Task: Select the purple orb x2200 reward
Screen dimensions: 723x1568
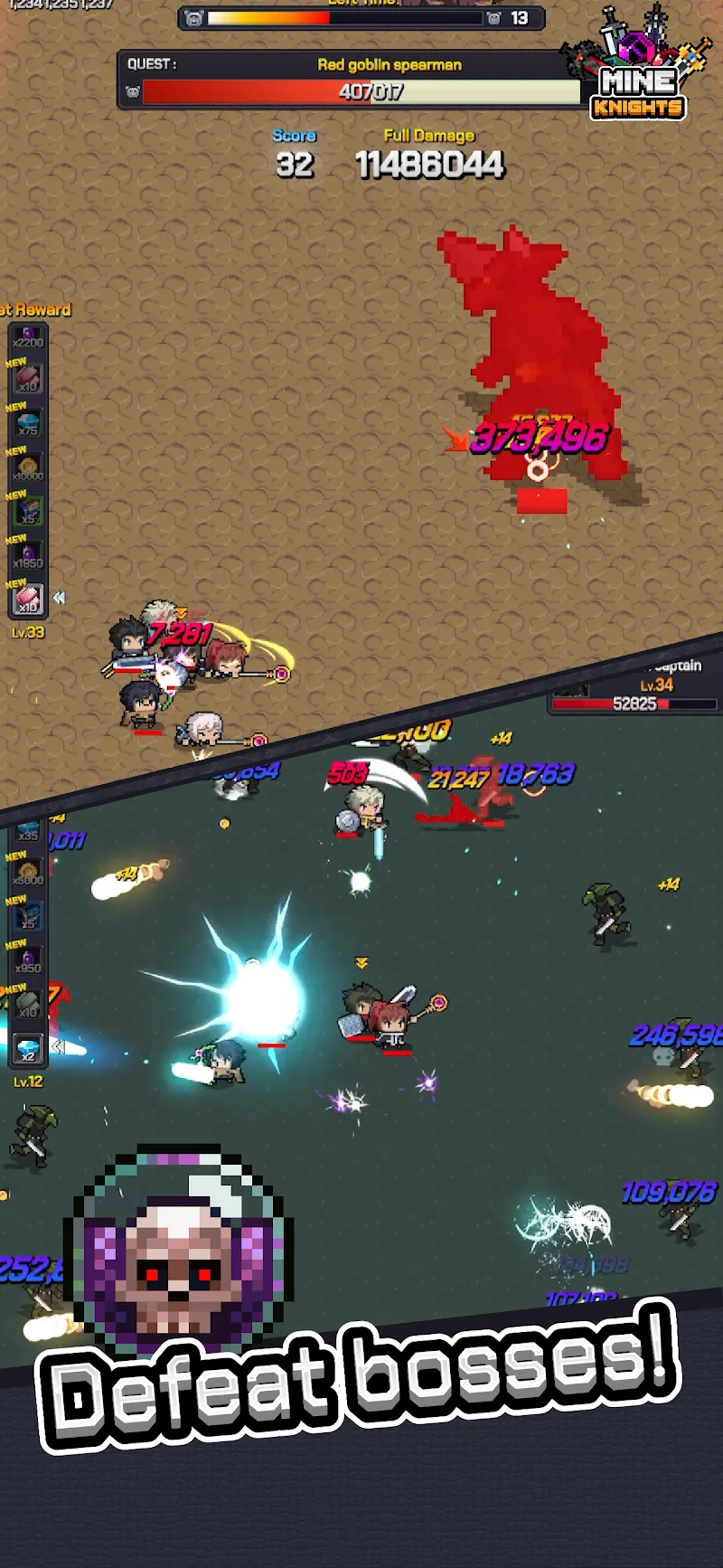Action: 28,336
